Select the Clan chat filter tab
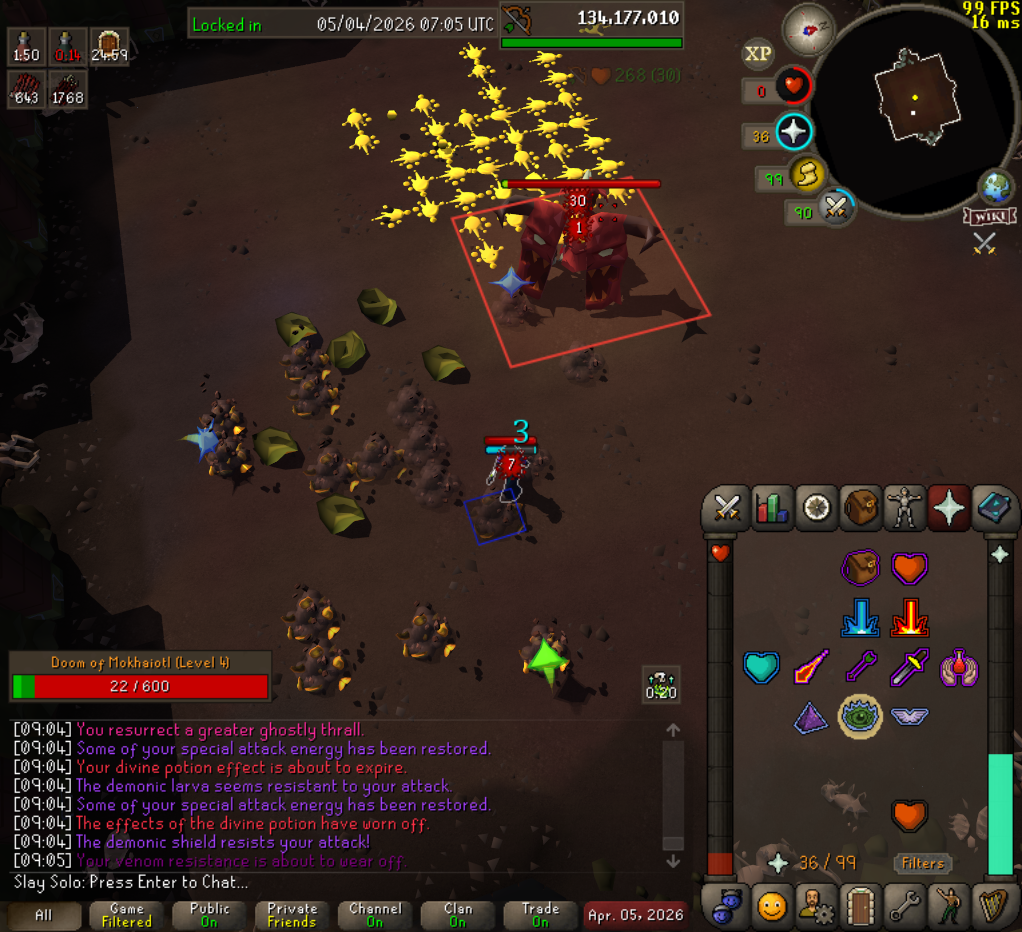The height and width of the screenshot is (932, 1022). tap(458, 915)
